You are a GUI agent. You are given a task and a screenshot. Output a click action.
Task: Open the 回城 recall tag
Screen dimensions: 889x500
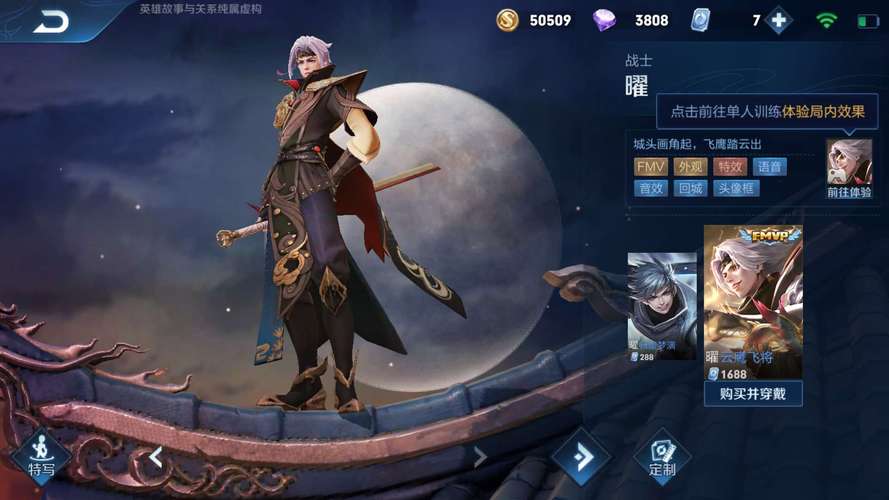click(690, 188)
